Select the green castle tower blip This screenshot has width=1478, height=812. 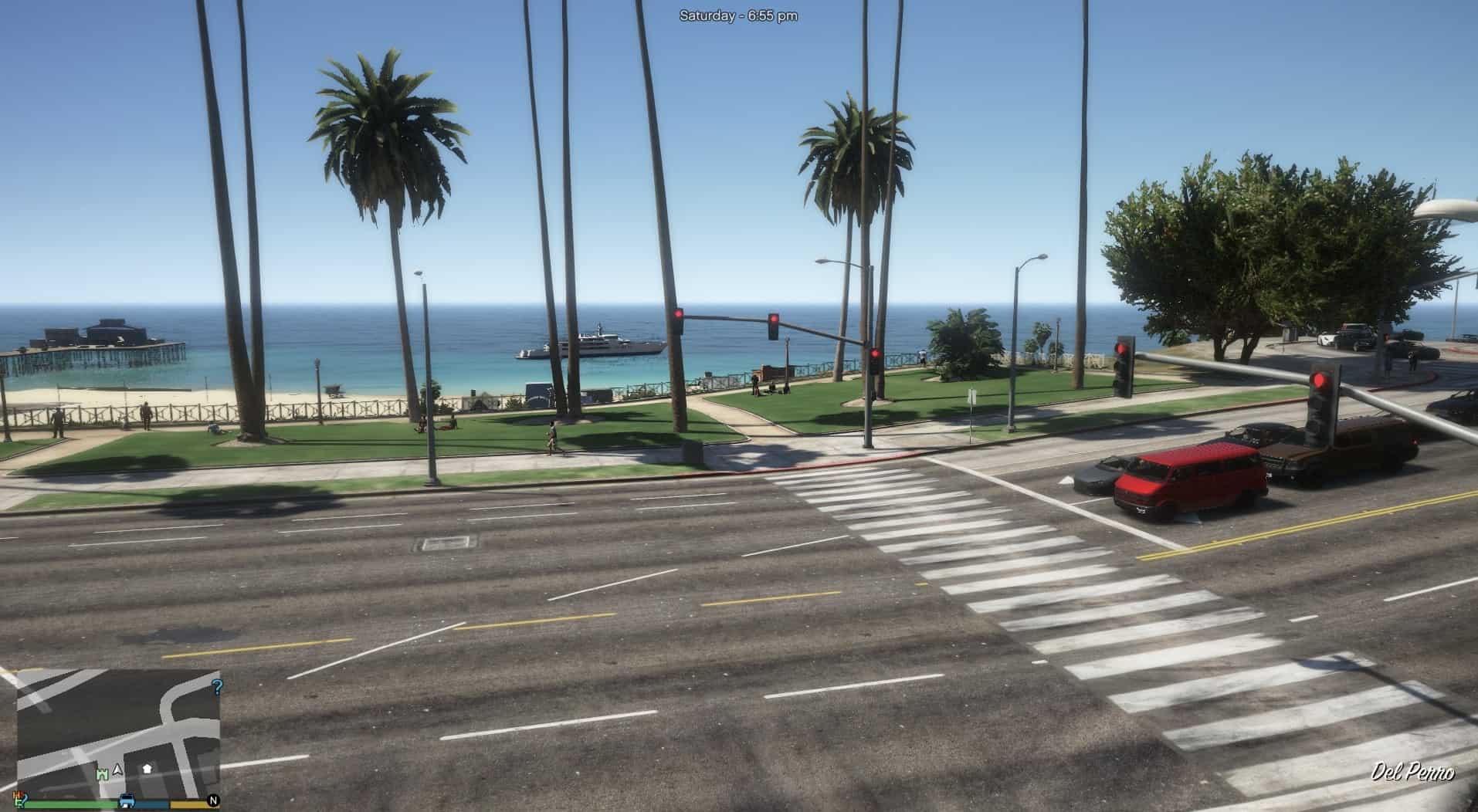(102, 773)
